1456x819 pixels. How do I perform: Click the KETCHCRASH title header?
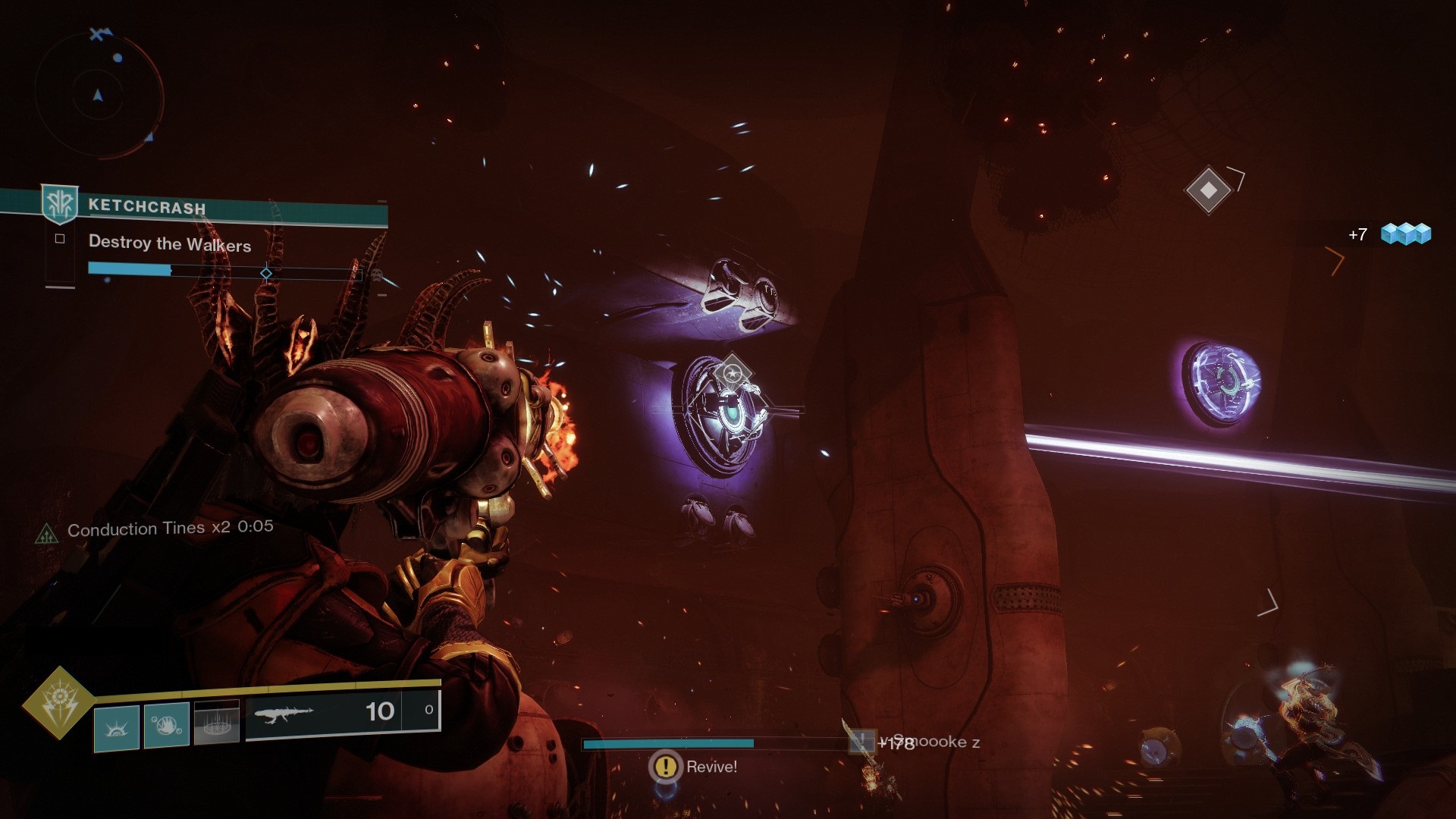pos(146,206)
